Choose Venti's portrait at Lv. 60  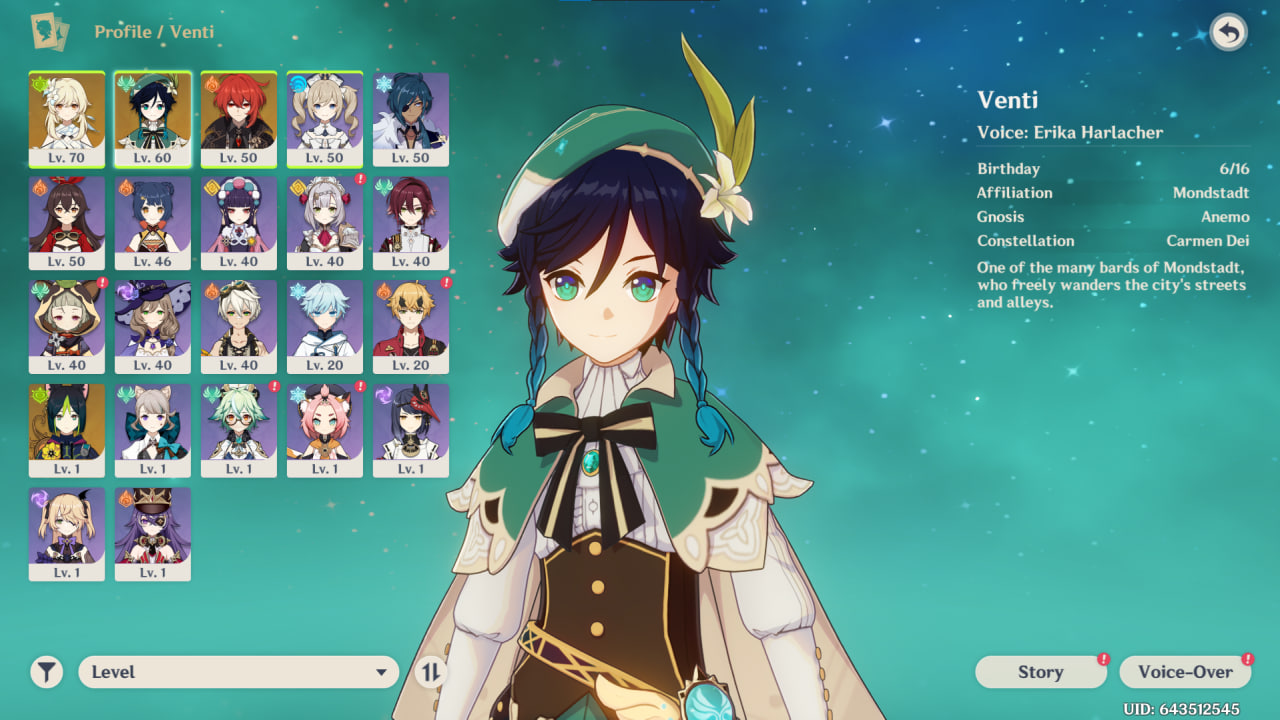coord(153,118)
